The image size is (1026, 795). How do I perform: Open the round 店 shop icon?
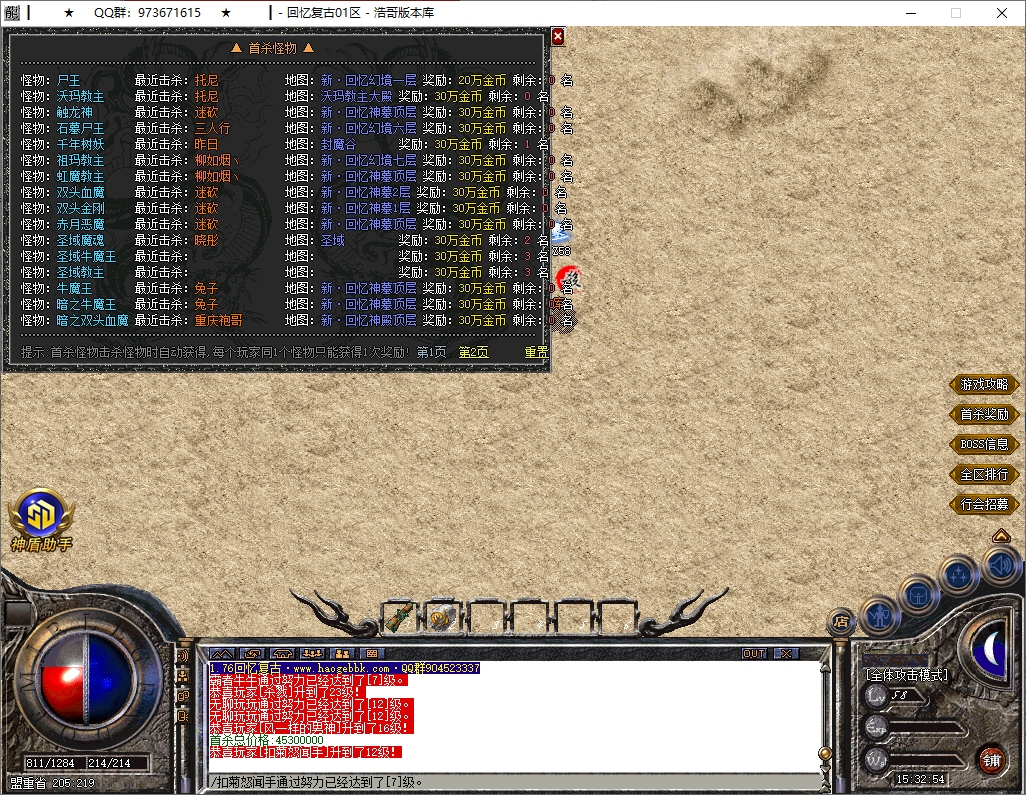click(x=840, y=623)
